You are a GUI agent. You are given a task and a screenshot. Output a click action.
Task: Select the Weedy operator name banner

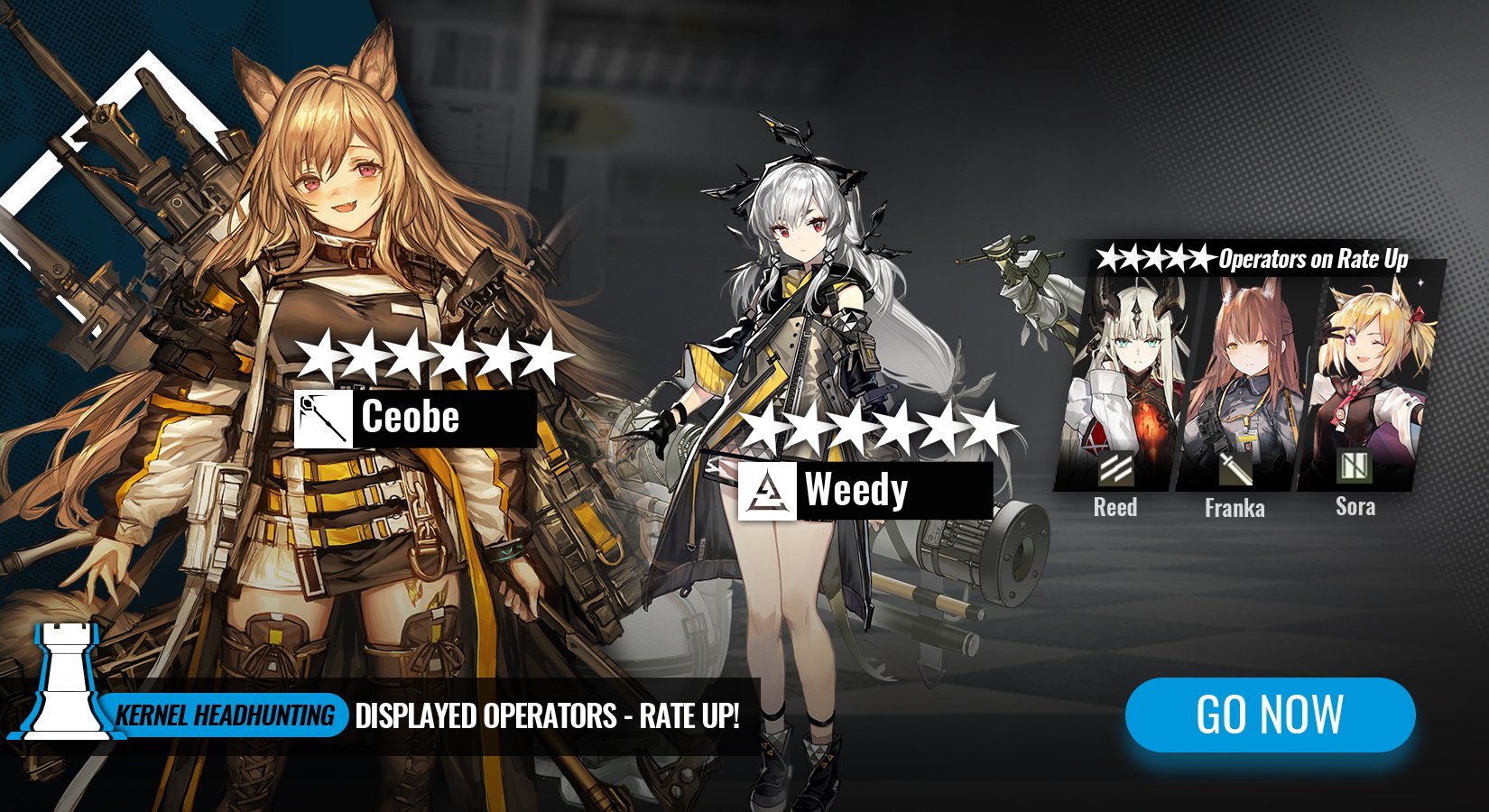point(865,491)
